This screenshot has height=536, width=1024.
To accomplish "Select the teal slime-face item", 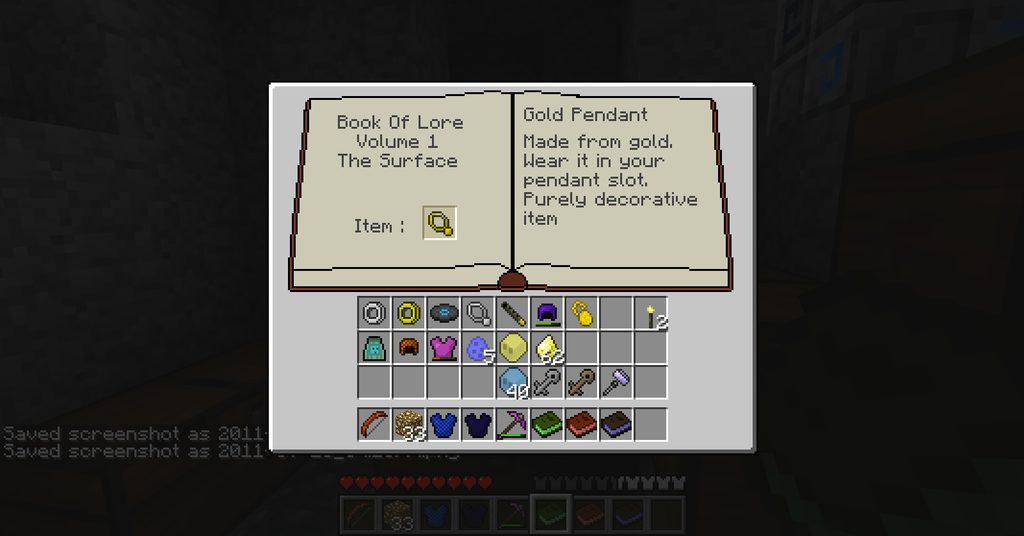I will (374, 348).
